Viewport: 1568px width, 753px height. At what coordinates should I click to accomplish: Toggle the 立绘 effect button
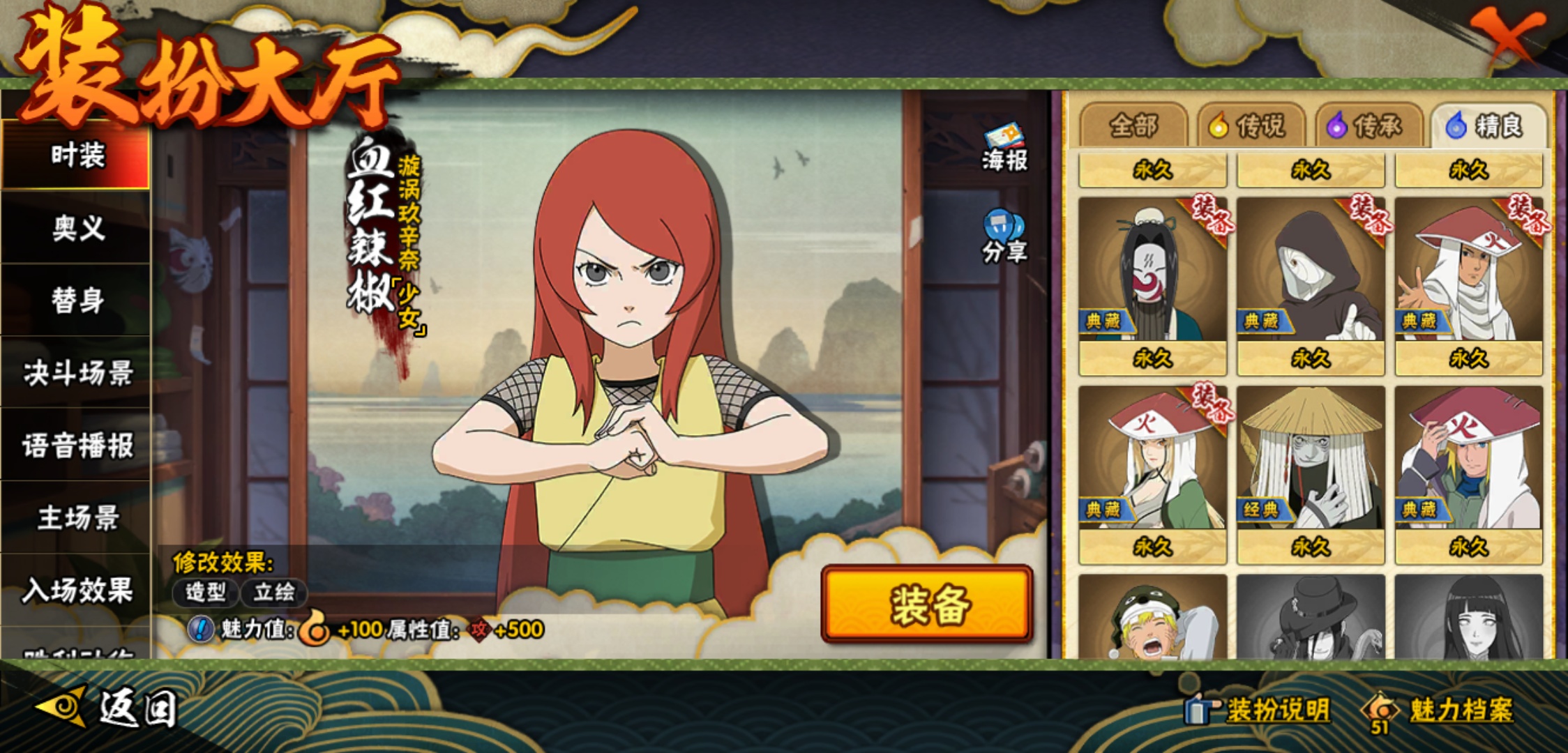tap(274, 593)
